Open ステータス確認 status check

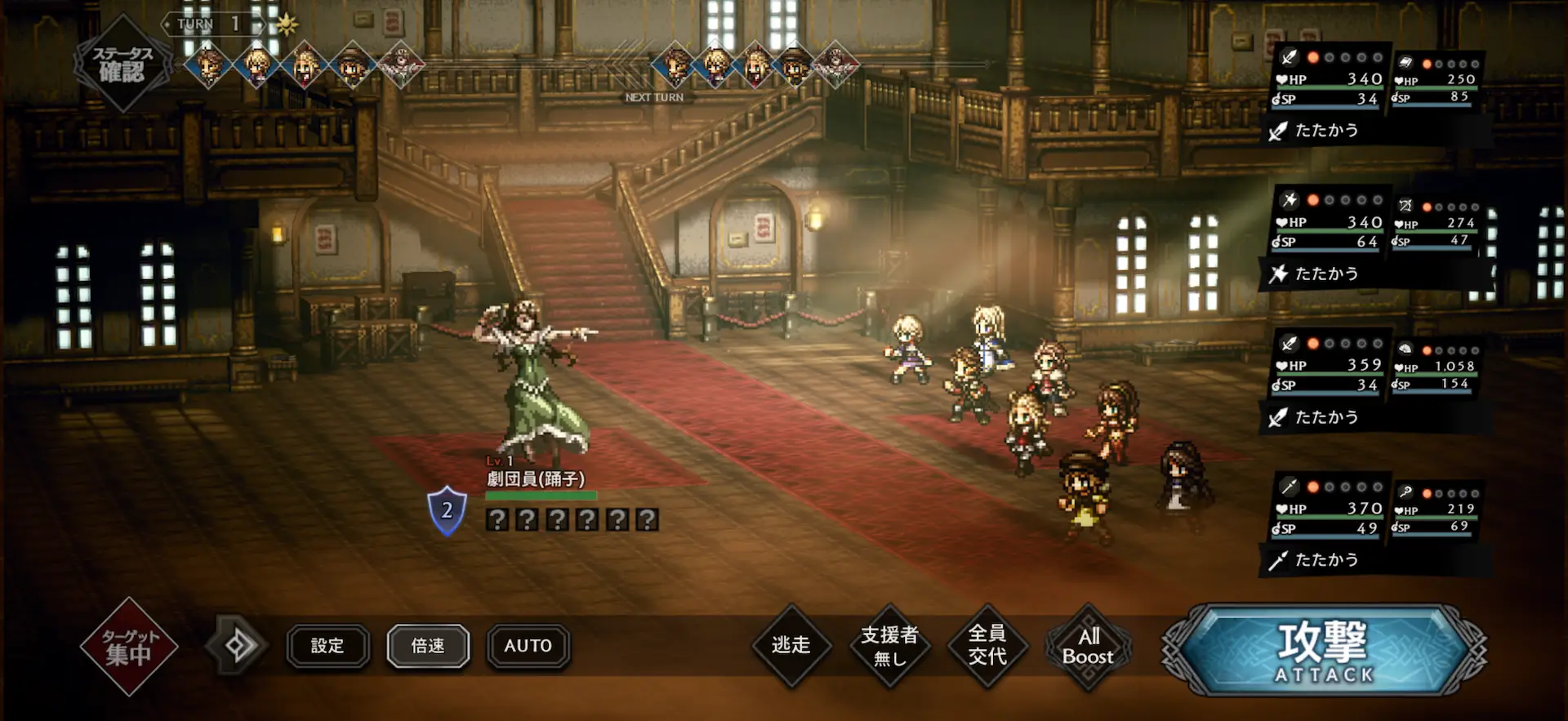122,64
